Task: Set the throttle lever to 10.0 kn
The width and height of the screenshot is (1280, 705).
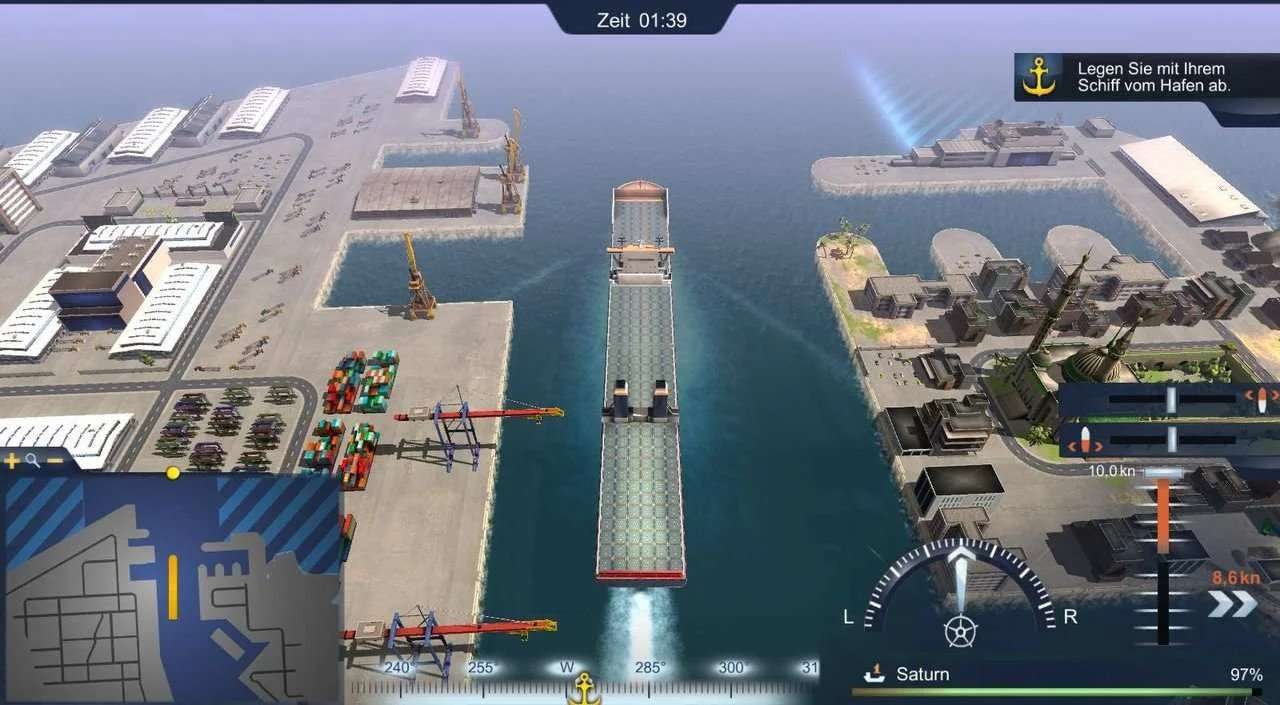Action: tap(1163, 473)
